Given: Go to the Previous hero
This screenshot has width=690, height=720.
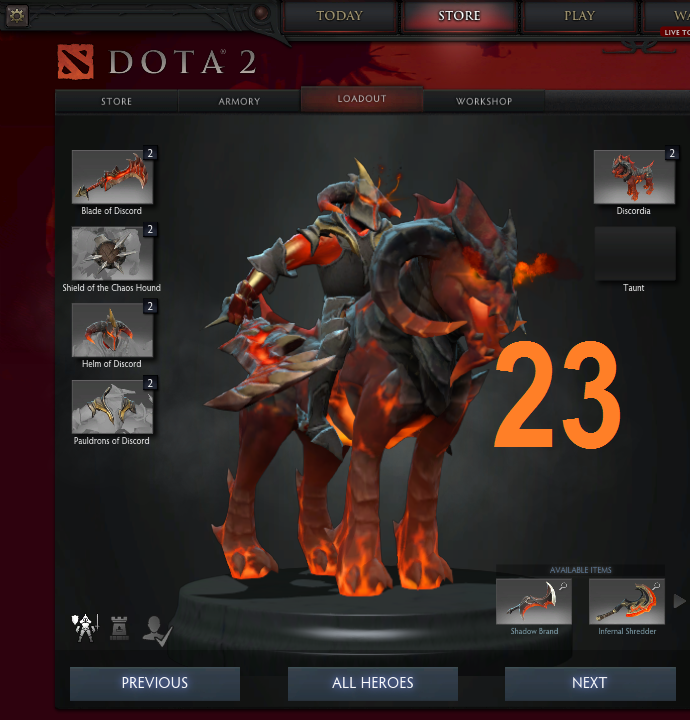Looking at the screenshot, I should pos(155,684).
